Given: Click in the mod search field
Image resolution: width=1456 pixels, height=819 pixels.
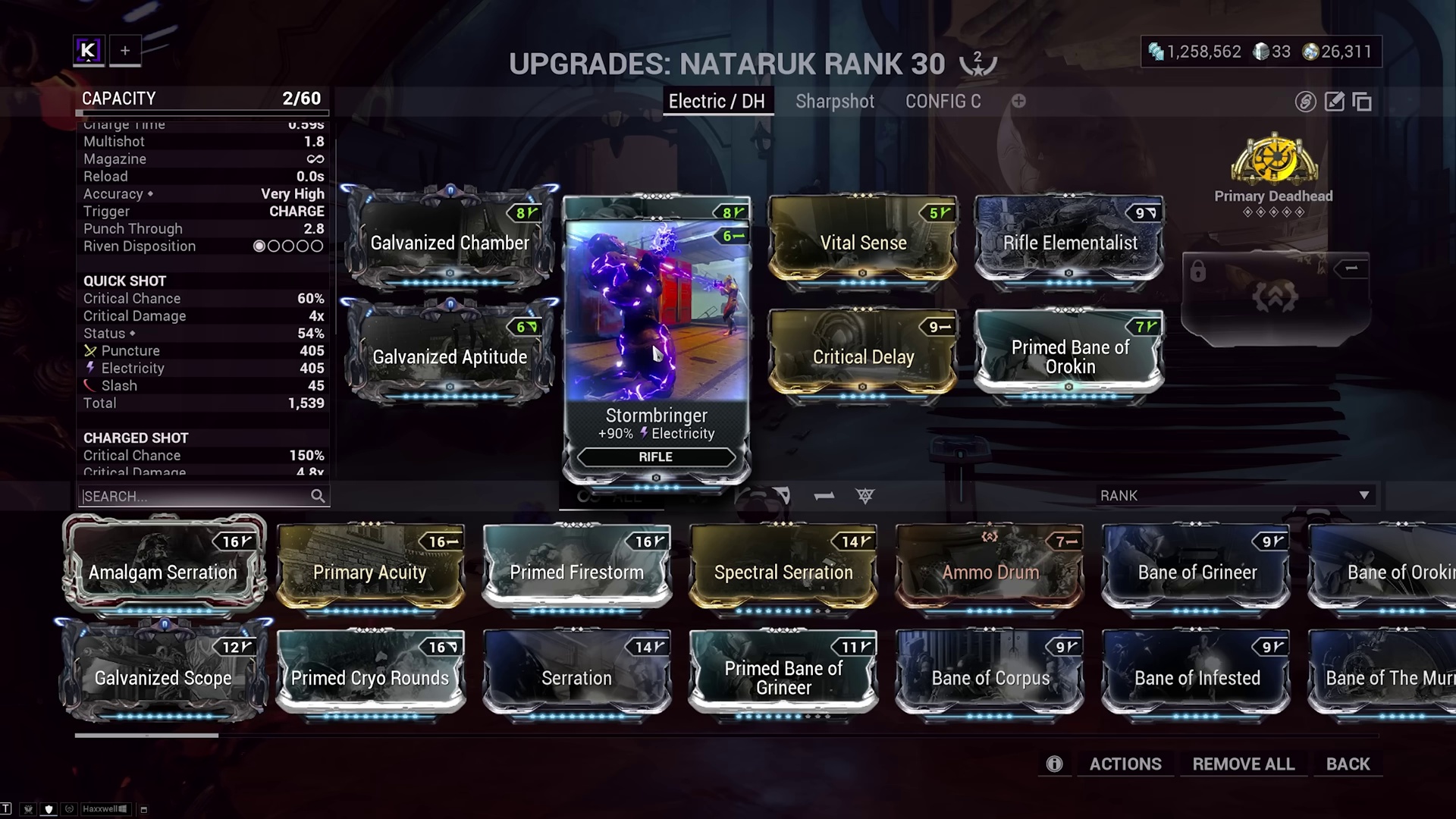Looking at the screenshot, I should (x=196, y=496).
